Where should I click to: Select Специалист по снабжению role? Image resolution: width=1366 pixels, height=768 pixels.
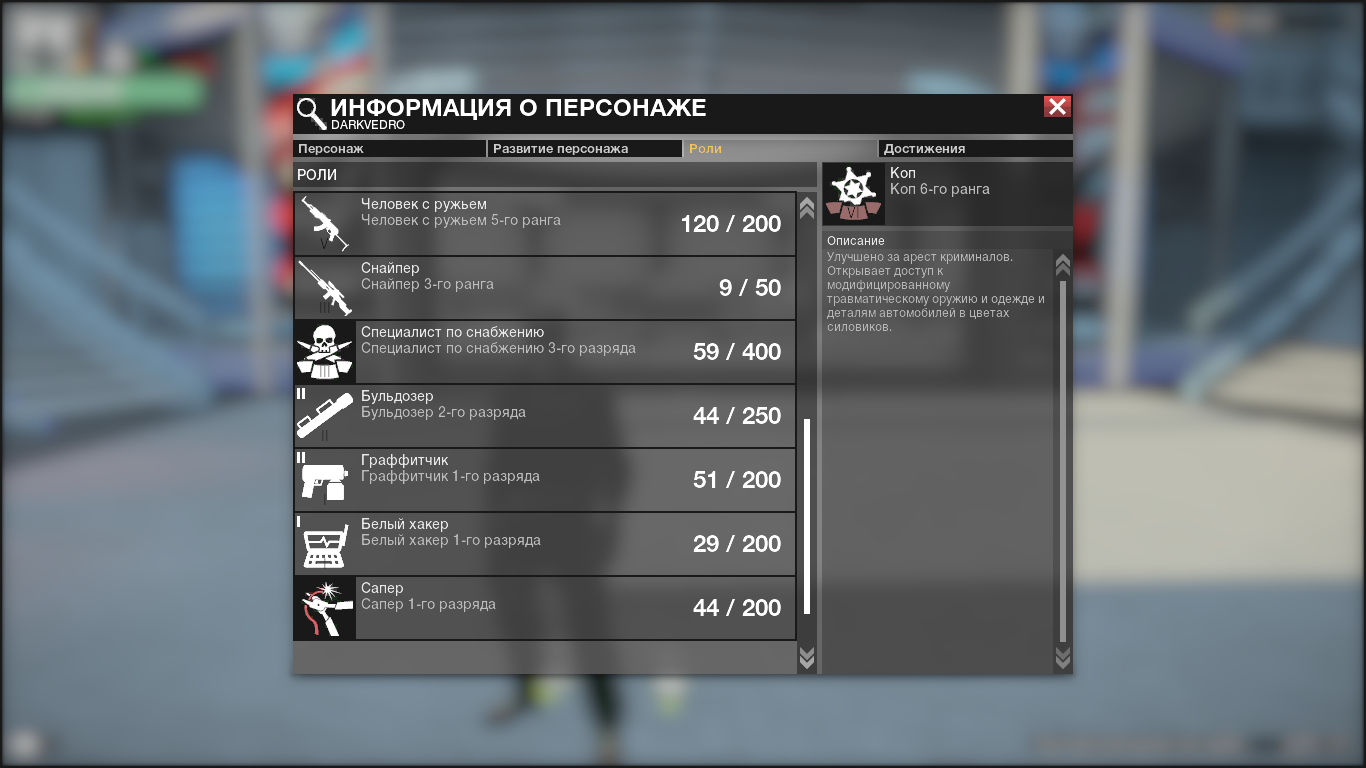click(x=545, y=352)
